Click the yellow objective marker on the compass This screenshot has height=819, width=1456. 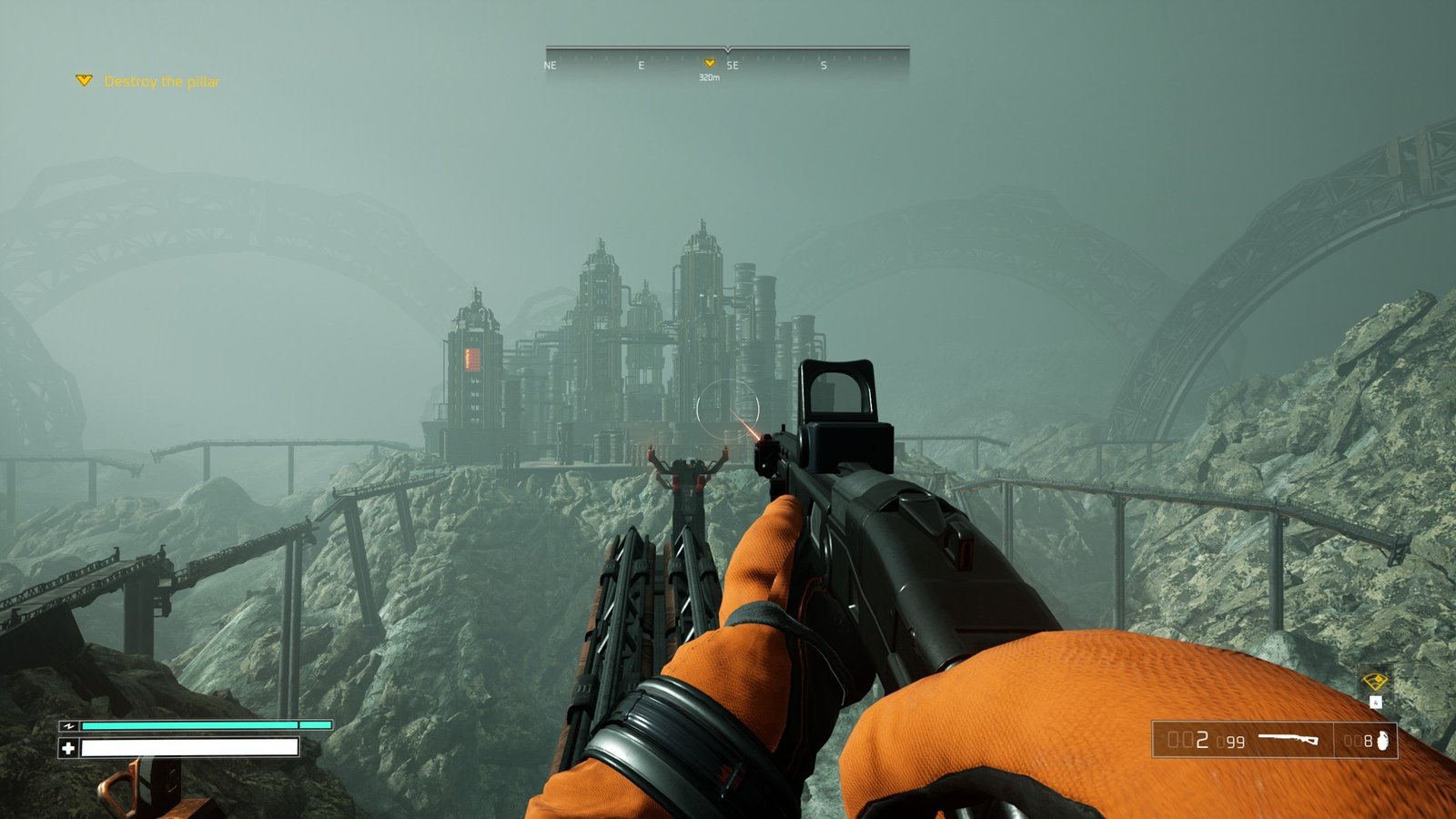pyautogui.click(x=710, y=63)
